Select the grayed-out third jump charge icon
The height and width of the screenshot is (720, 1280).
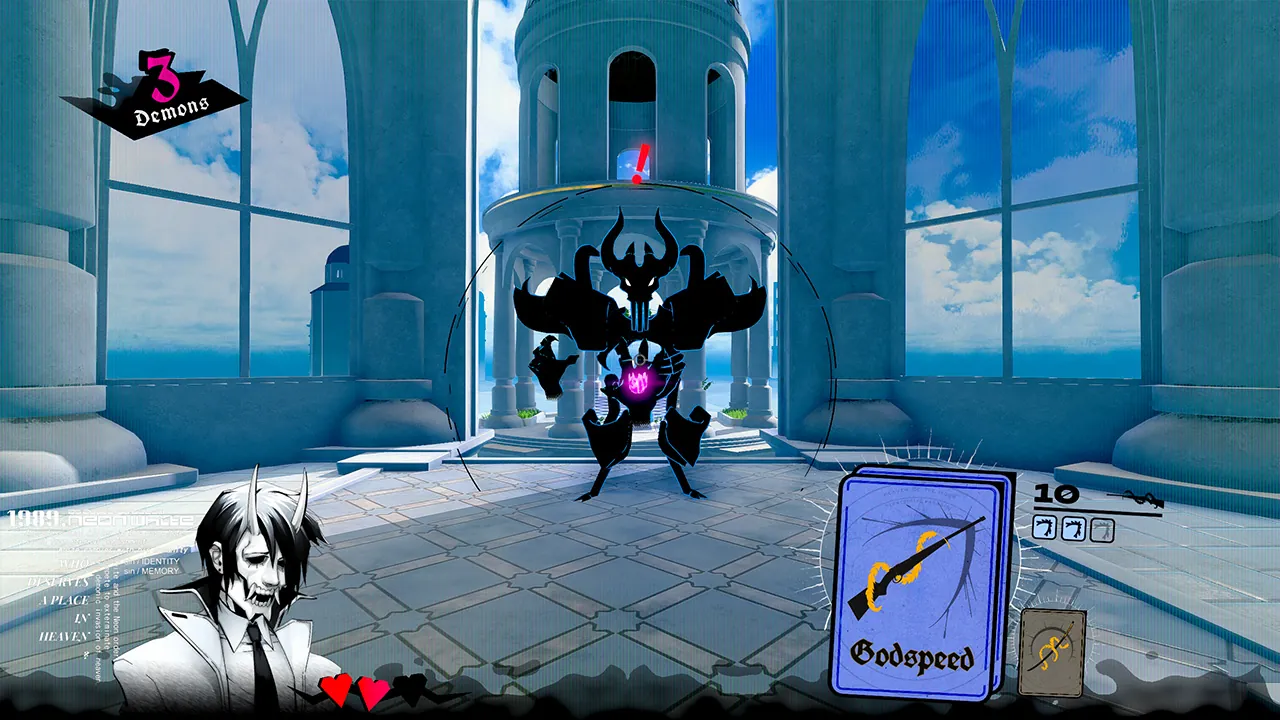[1102, 529]
